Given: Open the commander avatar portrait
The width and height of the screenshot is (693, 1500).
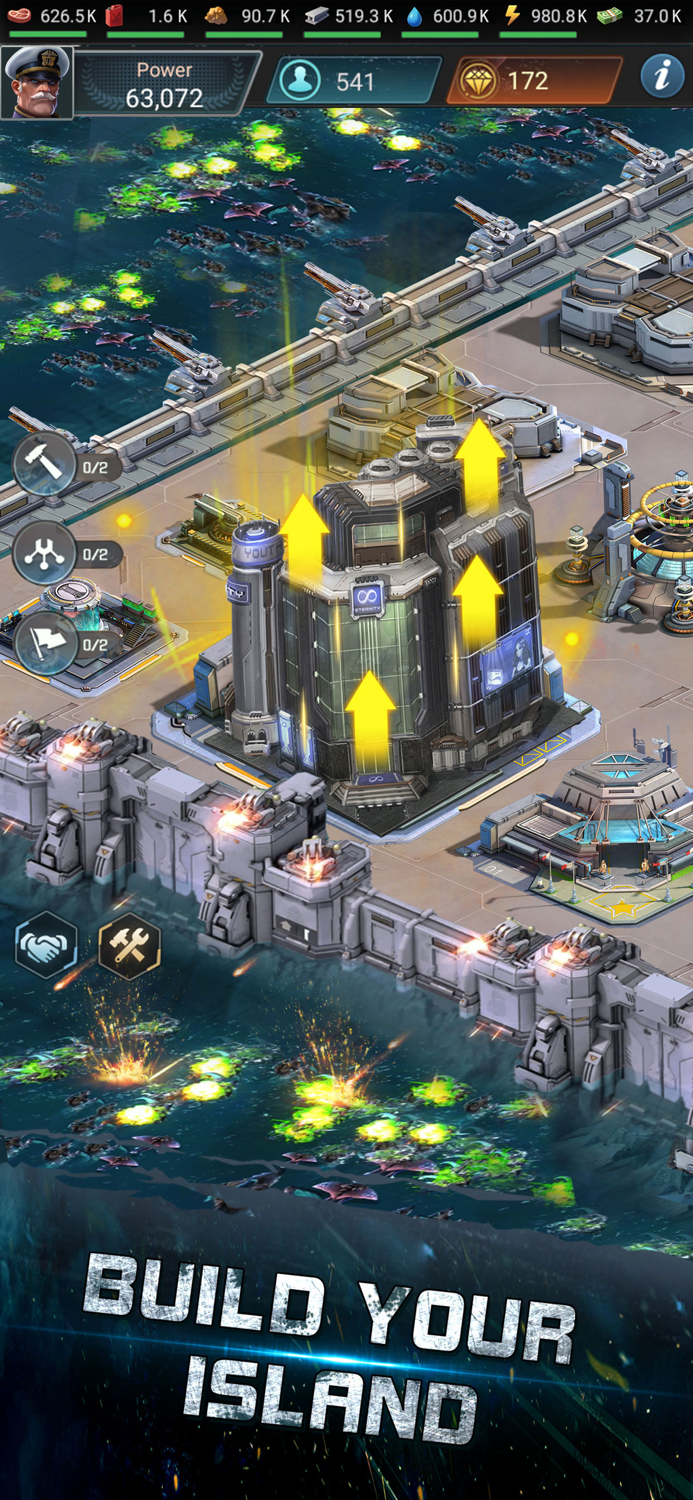Looking at the screenshot, I should (x=37, y=82).
